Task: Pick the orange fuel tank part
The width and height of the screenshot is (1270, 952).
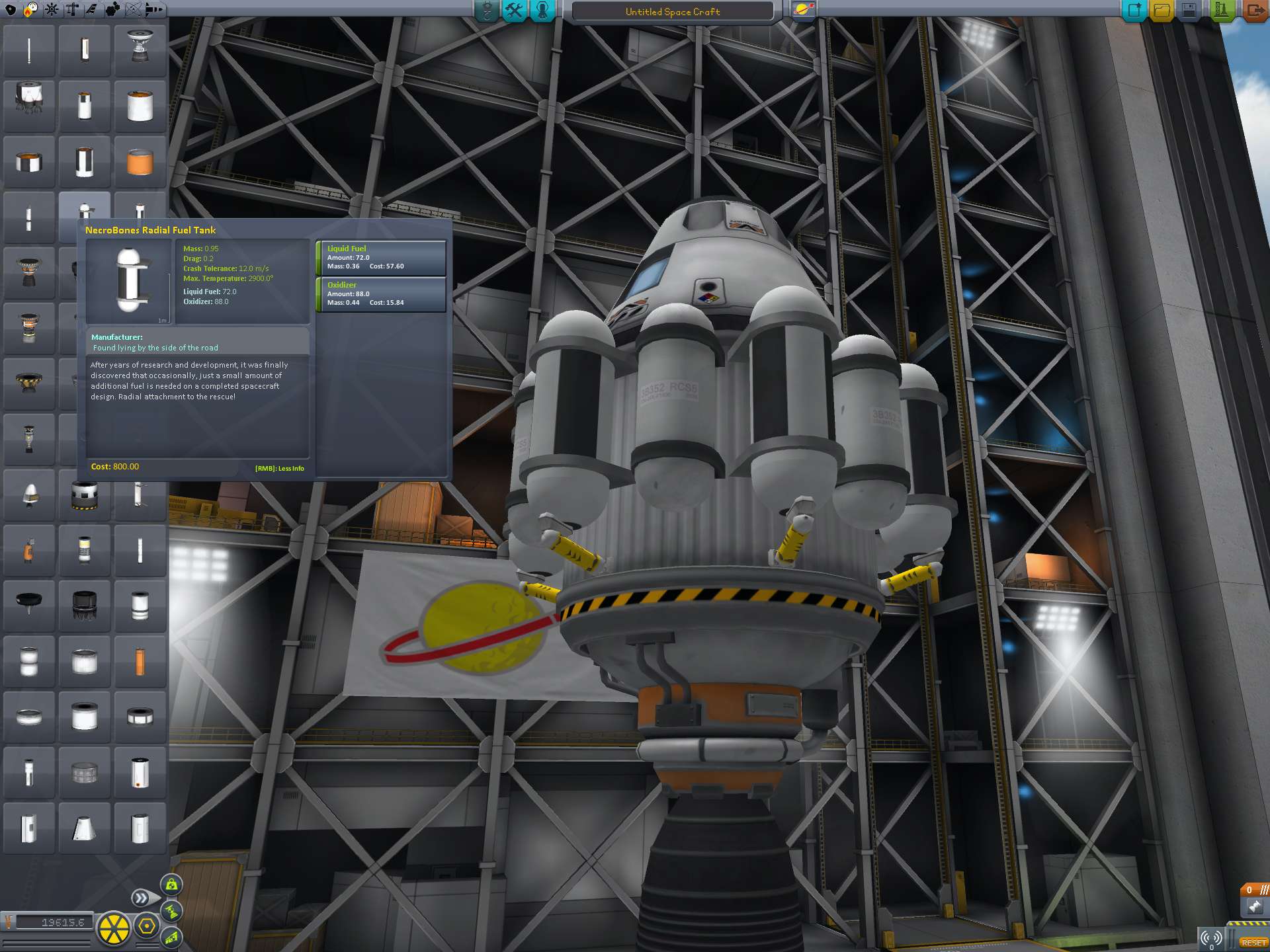Action: coord(140,162)
